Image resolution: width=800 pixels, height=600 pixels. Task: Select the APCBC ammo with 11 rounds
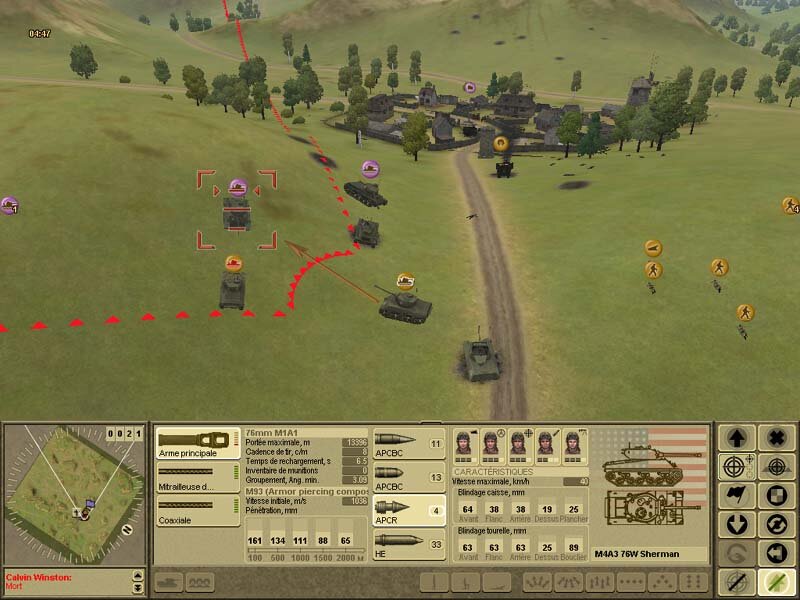409,442
